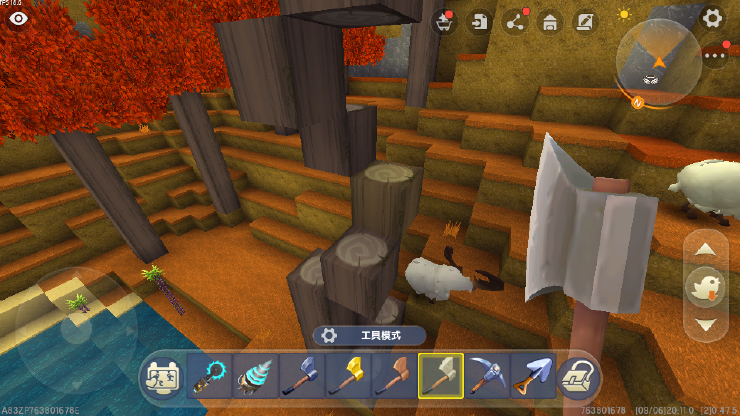740x416 pixels.
Task: Open the backpack inventory button
Action: pyautogui.click(x=579, y=376)
